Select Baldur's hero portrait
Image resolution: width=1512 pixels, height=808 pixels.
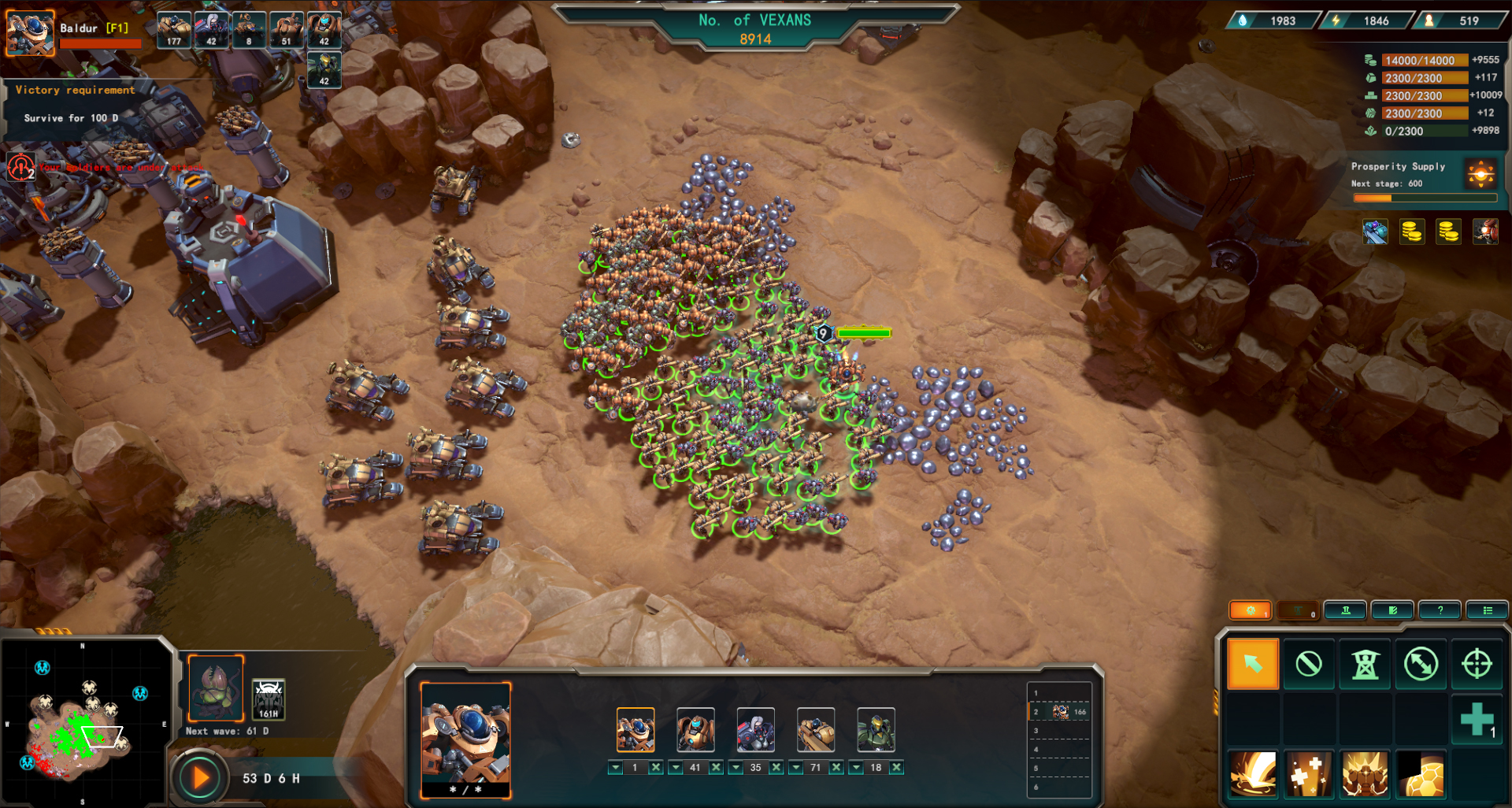click(x=30, y=33)
